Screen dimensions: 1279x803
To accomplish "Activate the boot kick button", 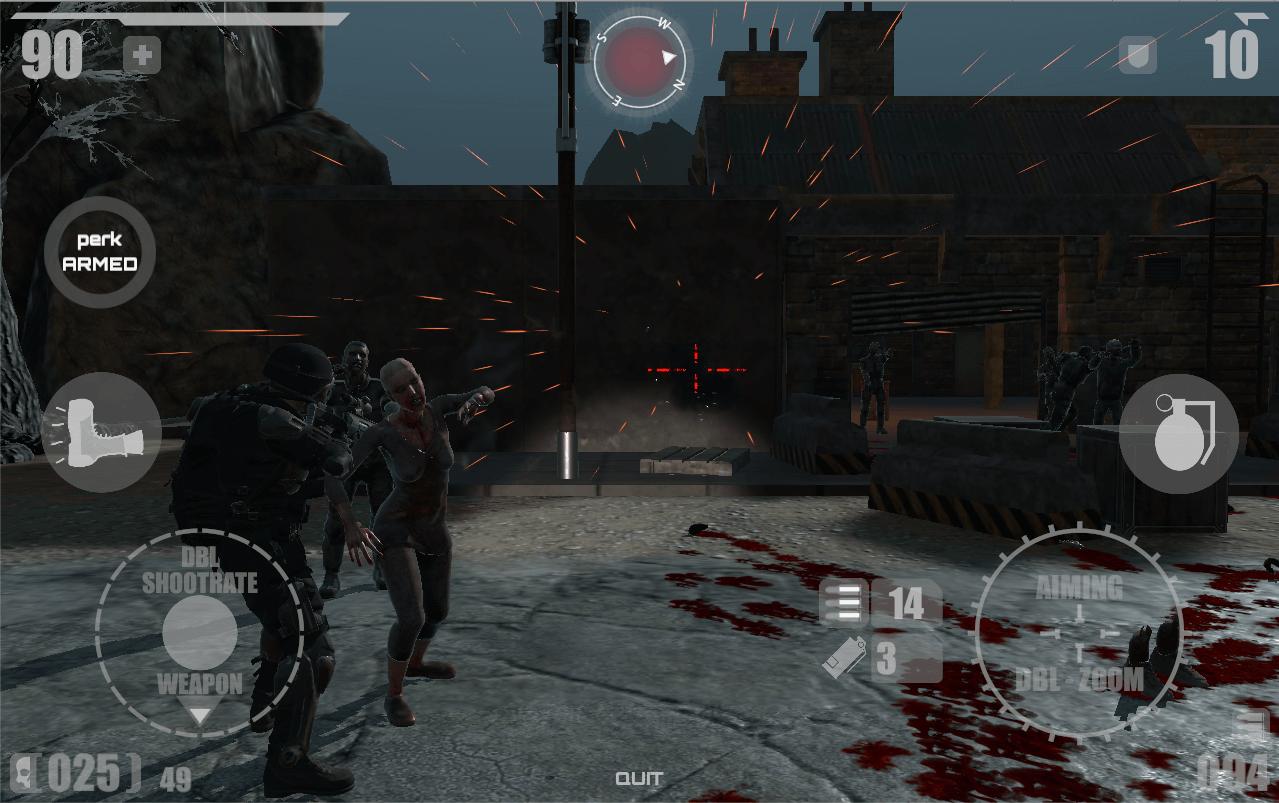I will tap(101, 433).
